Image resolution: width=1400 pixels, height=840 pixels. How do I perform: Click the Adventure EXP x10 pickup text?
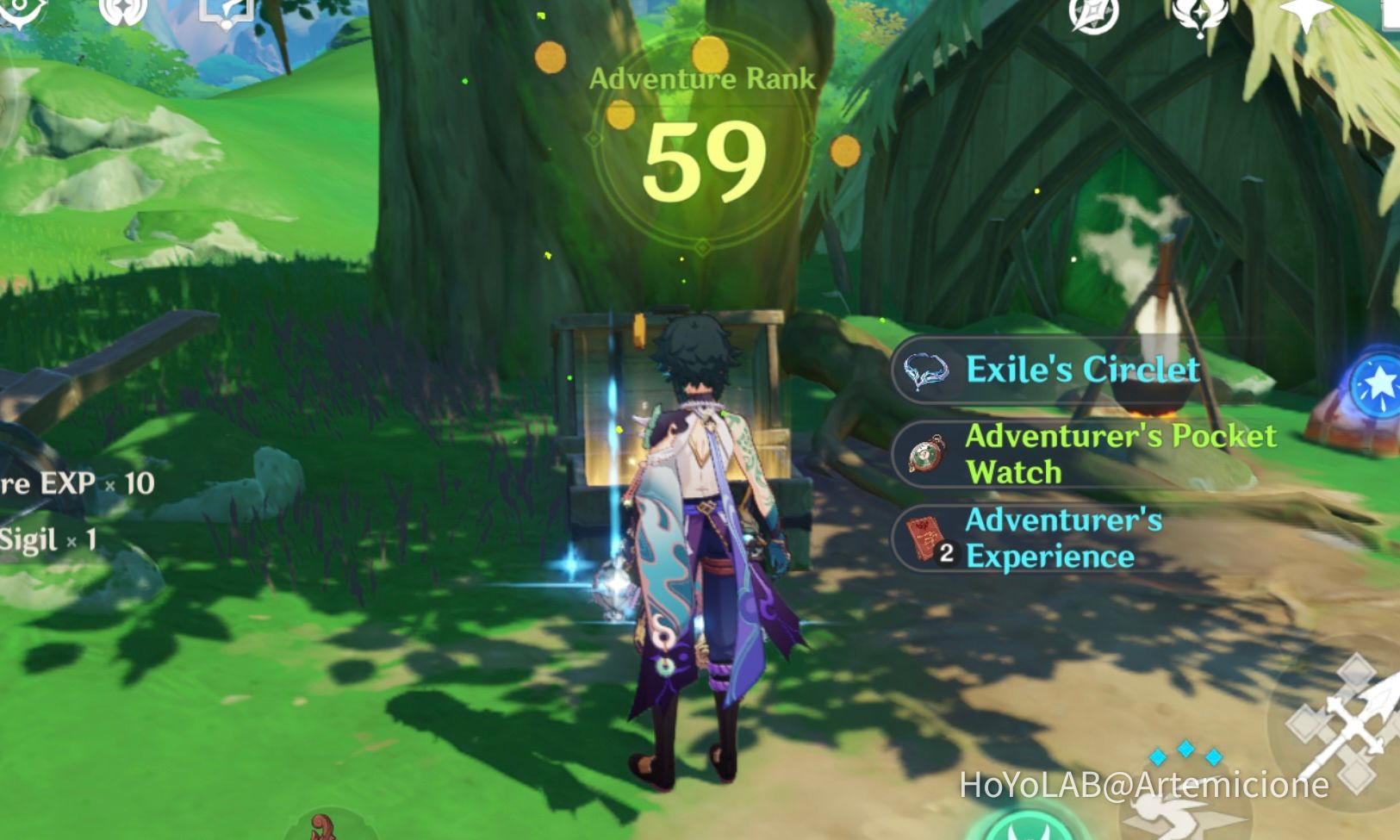pos(73,482)
